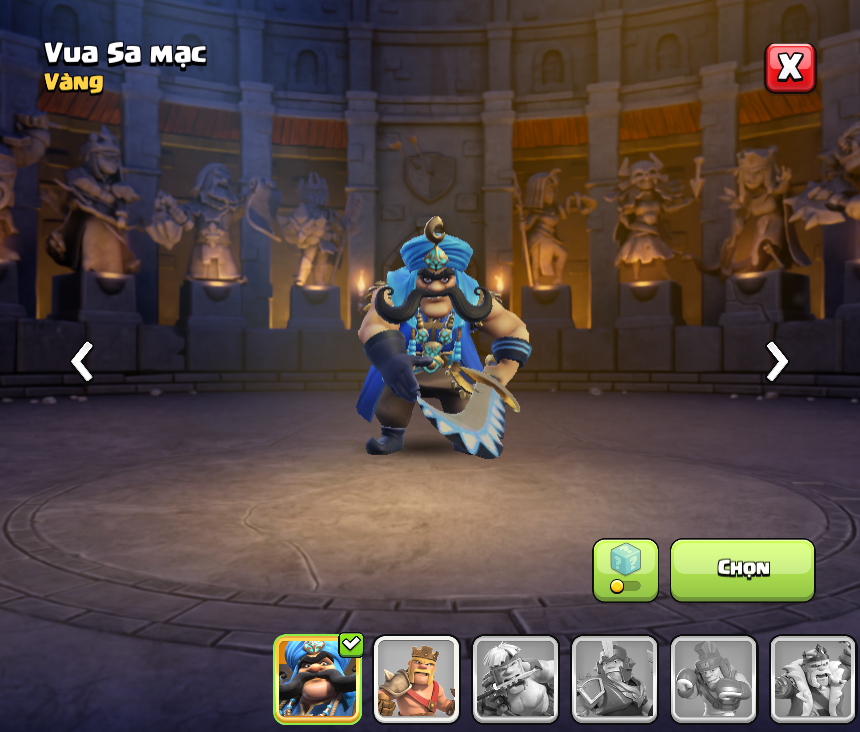Choose the default Barbarian King skin thumbnail
This screenshot has height=732, width=860.
(416, 679)
